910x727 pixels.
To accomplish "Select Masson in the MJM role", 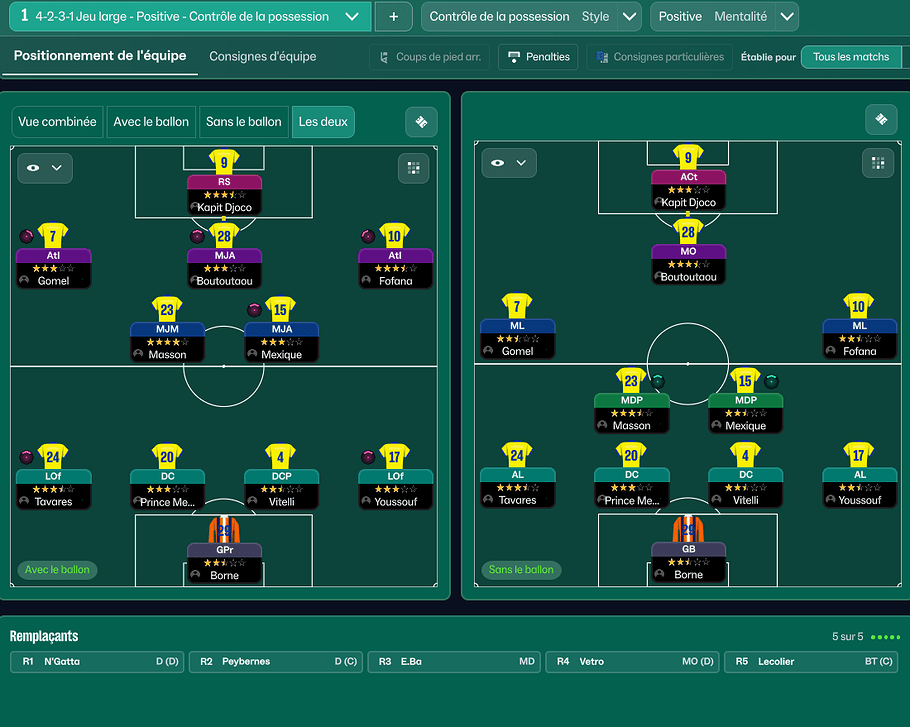I will [x=167, y=341].
